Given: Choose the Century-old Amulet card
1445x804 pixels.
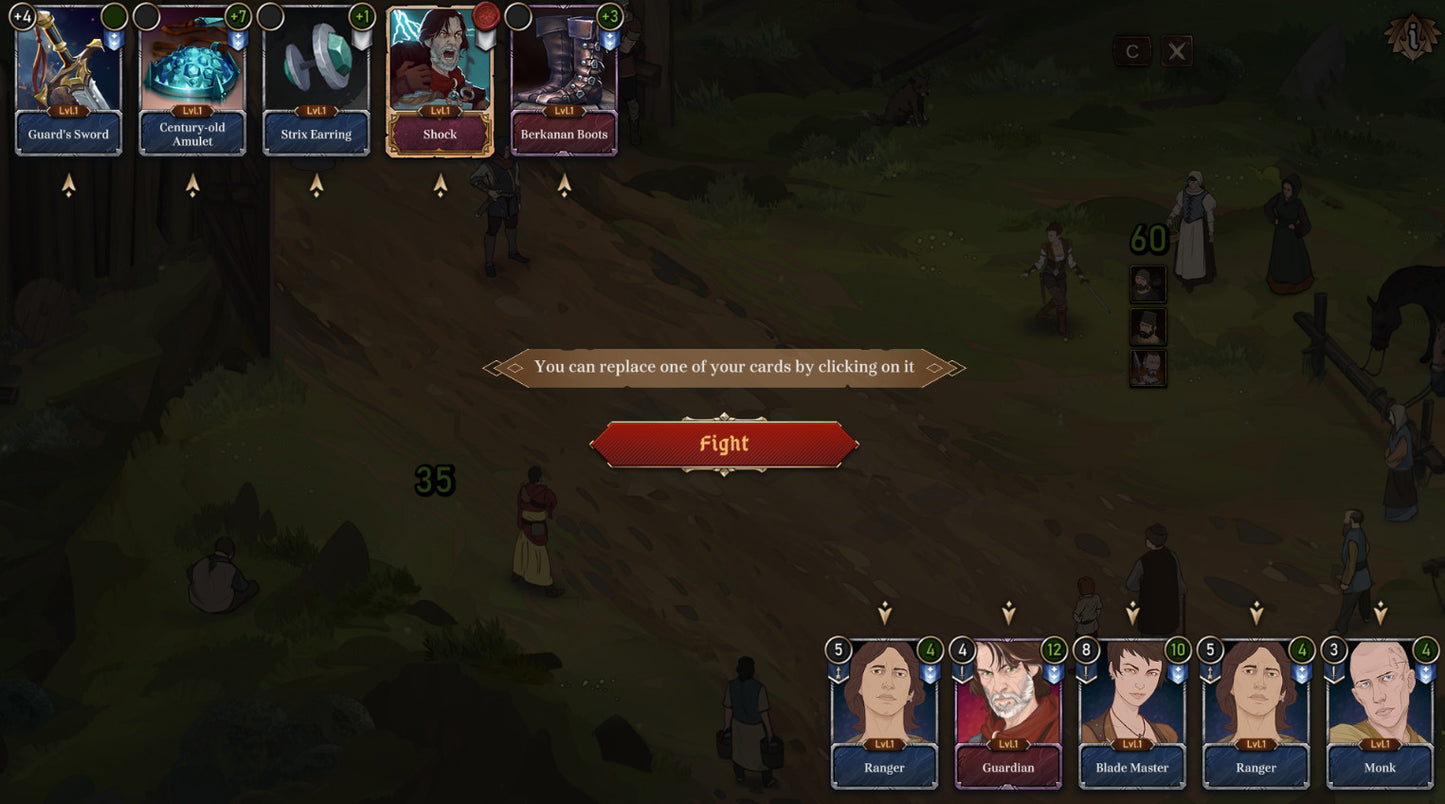Looking at the screenshot, I should tap(192, 81).
